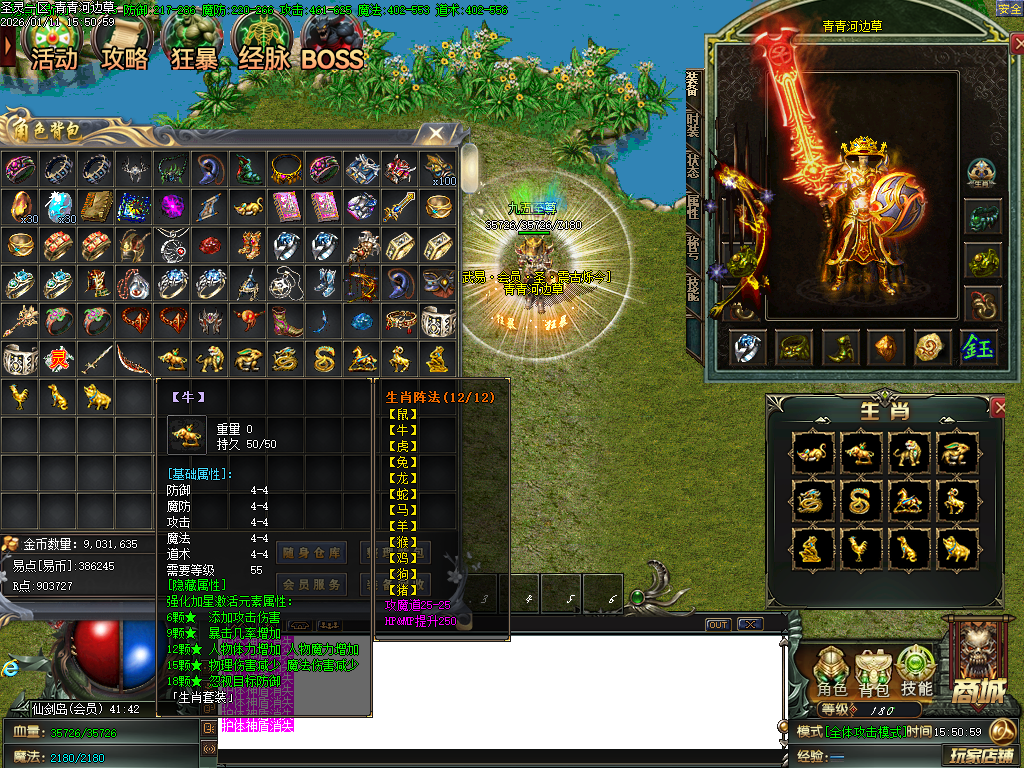Click the 角色 character helmet button
This screenshot has width=1024, height=768.
coord(832,670)
